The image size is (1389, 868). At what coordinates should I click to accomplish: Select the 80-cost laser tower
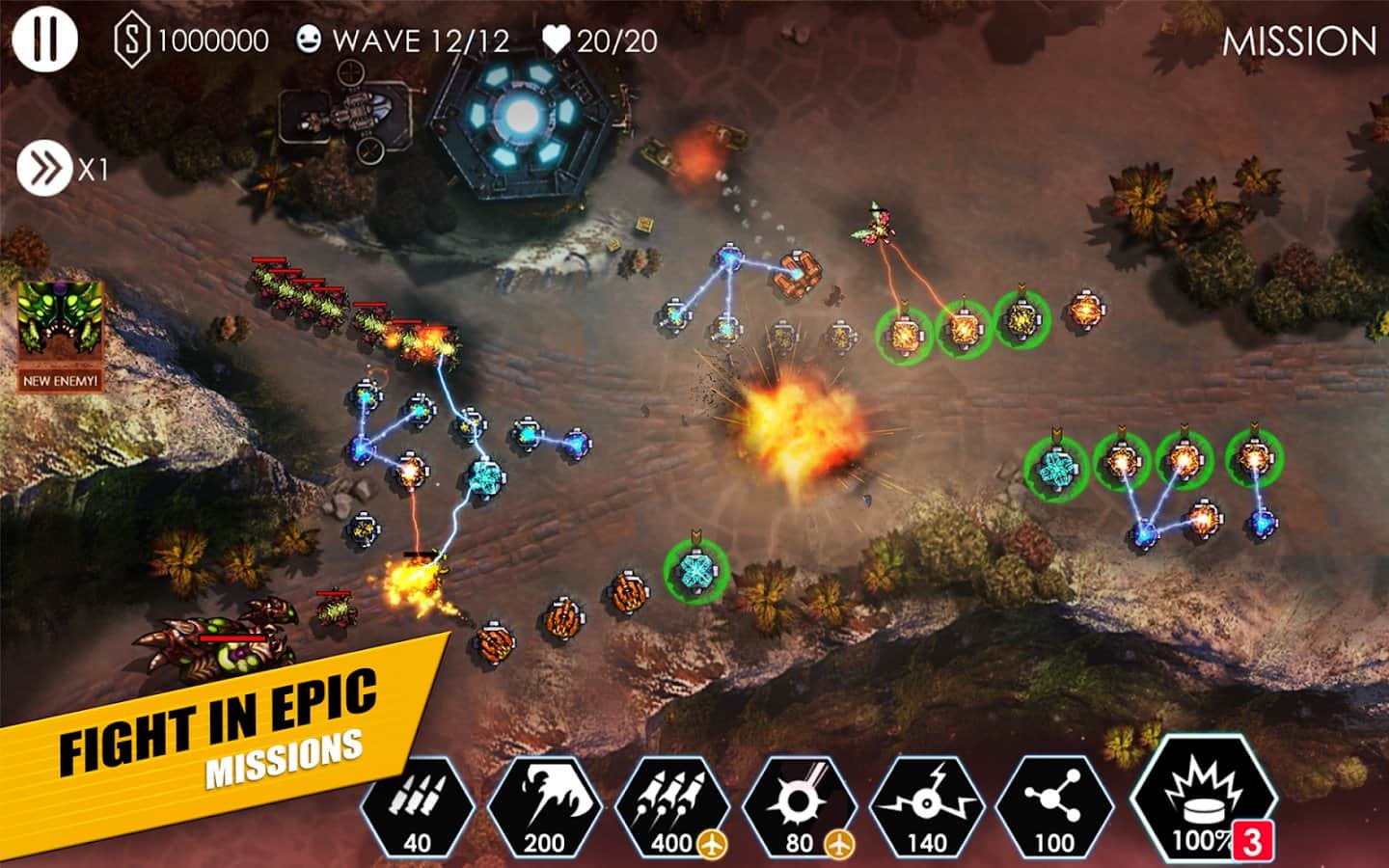coord(799,808)
